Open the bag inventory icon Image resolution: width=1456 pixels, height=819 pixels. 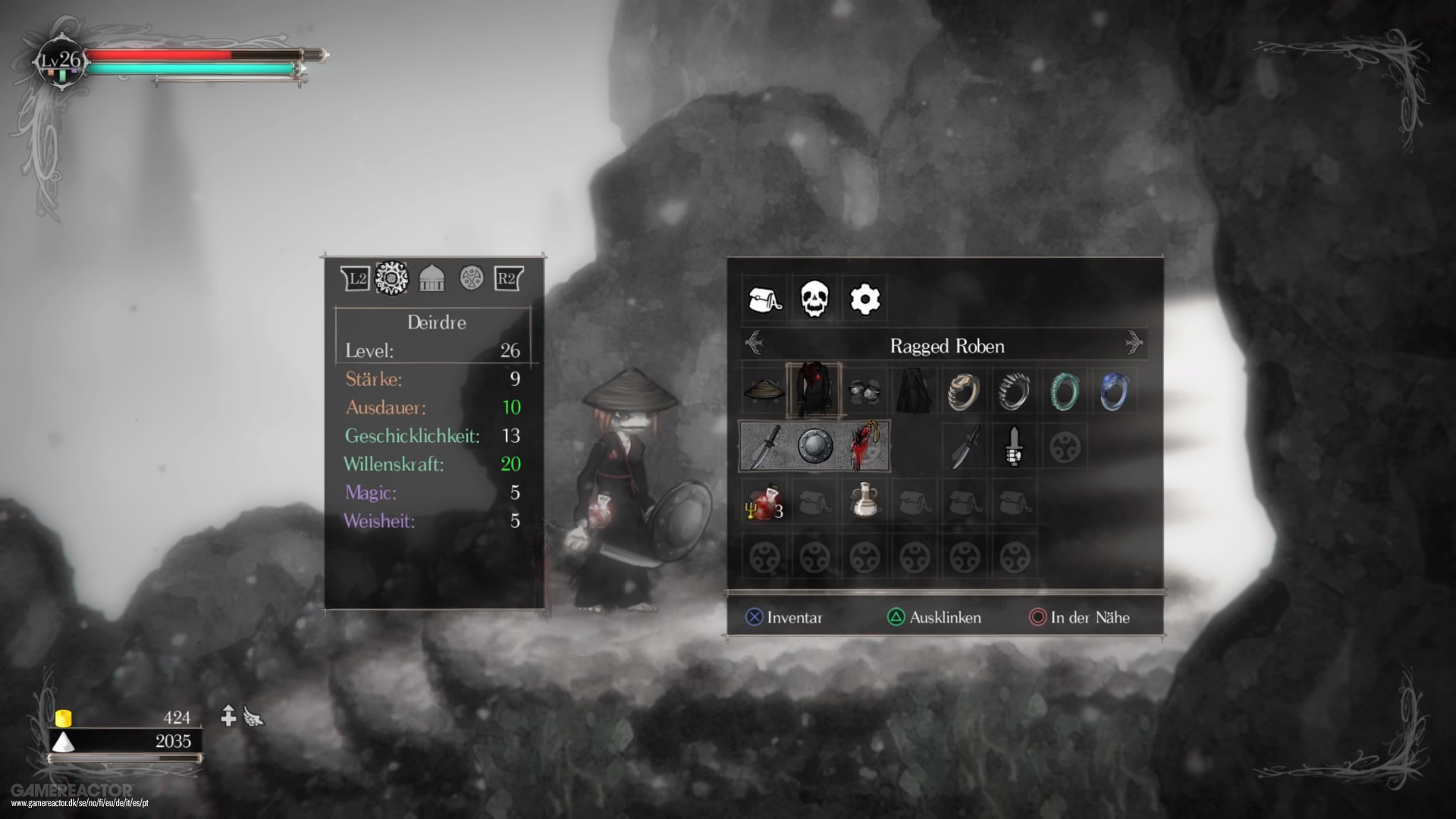[x=766, y=299]
